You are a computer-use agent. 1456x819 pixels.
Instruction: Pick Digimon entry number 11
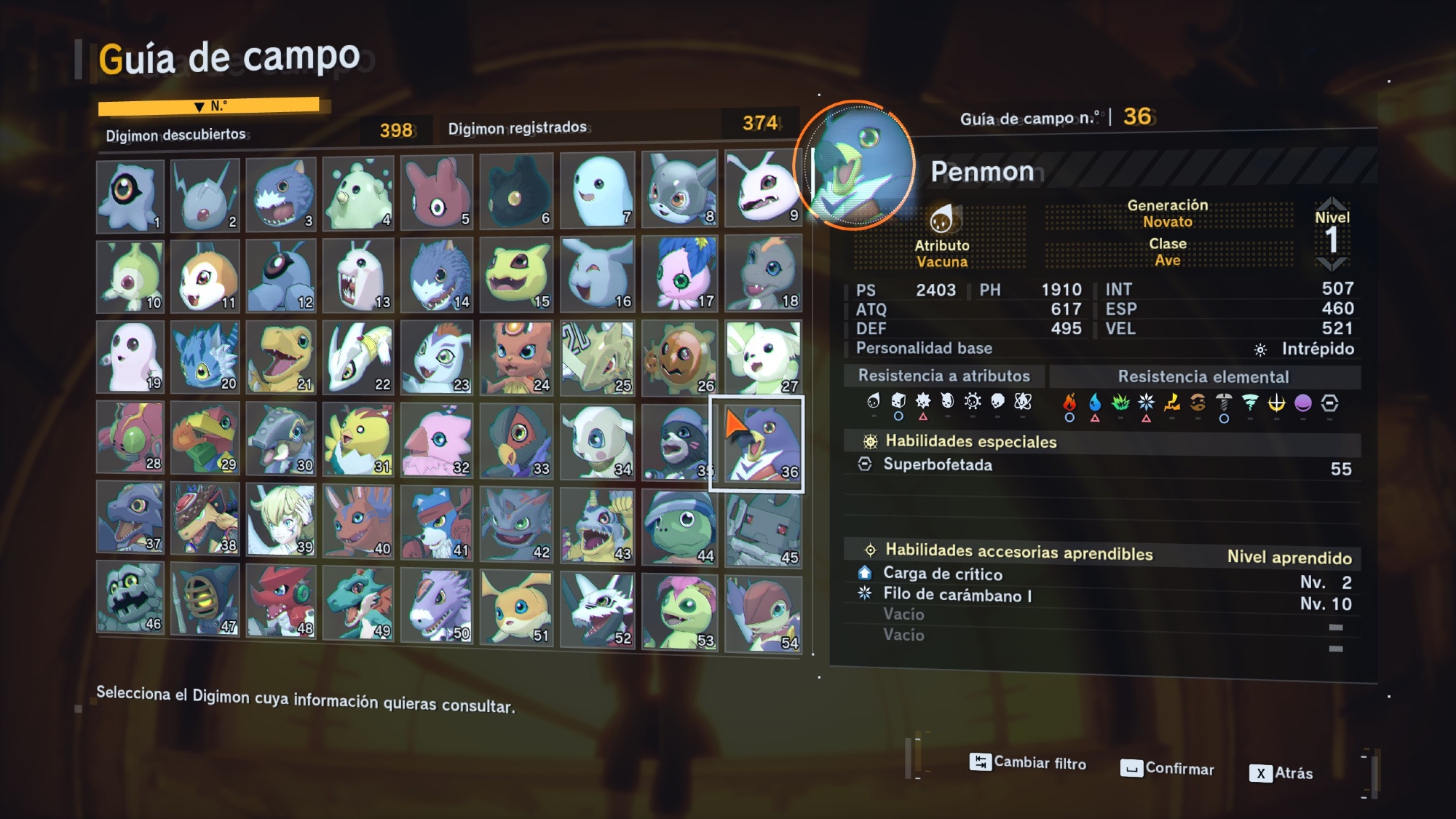(x=205, y=277)
